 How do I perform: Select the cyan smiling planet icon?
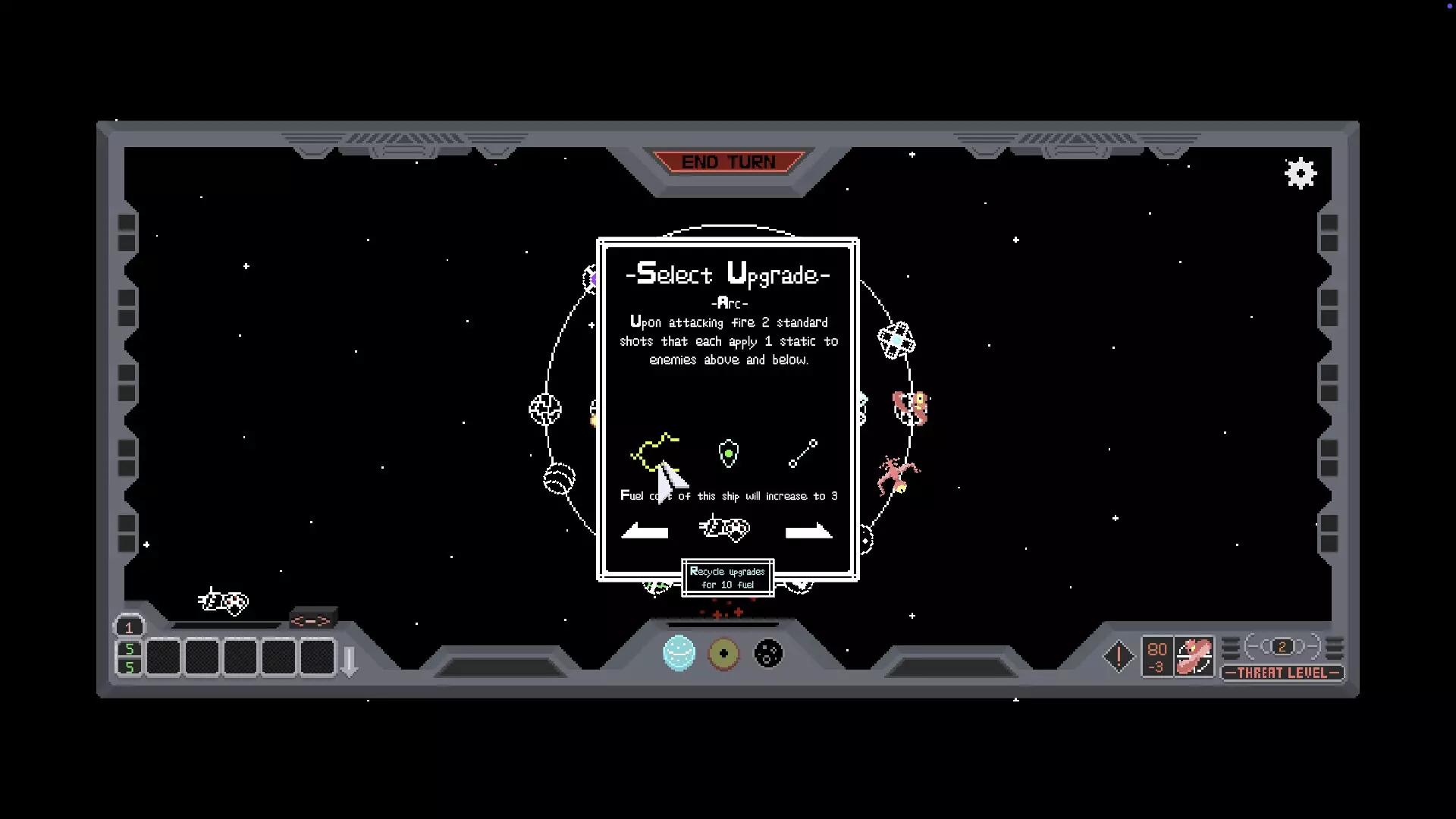[679, 653]
